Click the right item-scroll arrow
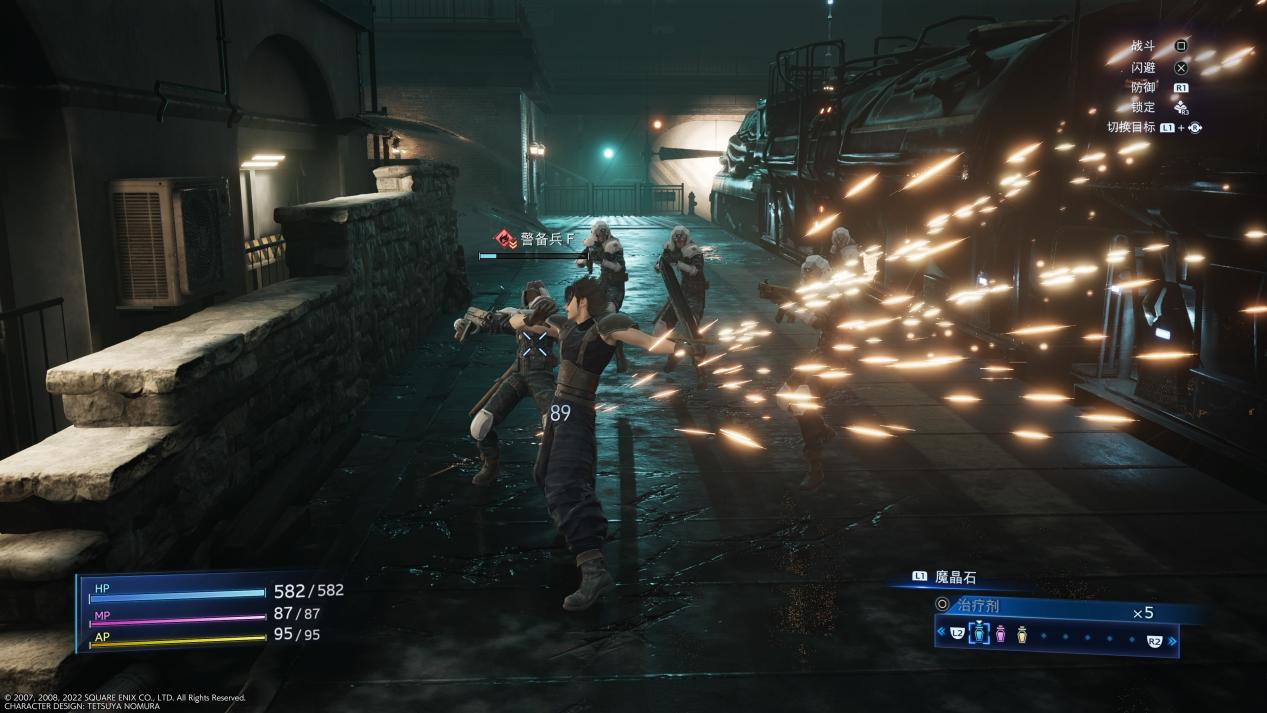The height and width of the screenshot is (713, 1267). point(1173,640)
